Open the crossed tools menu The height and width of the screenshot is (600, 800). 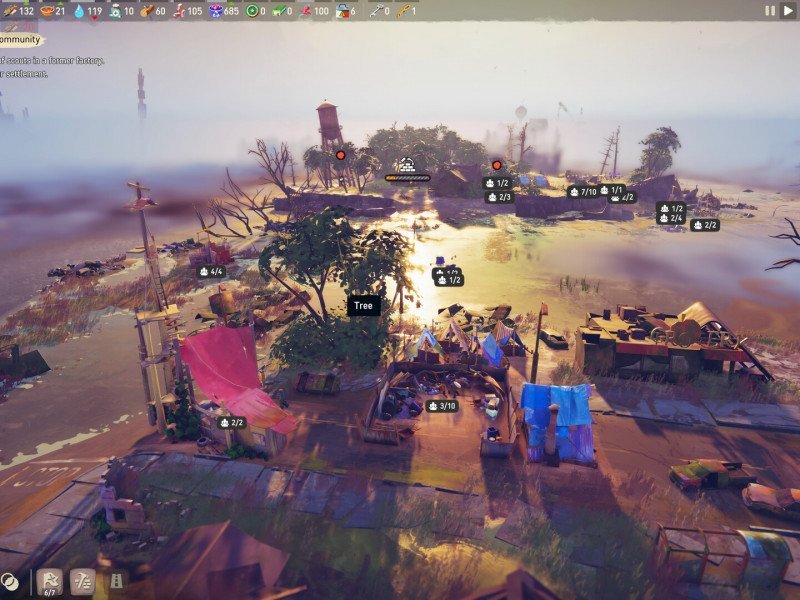83,581
